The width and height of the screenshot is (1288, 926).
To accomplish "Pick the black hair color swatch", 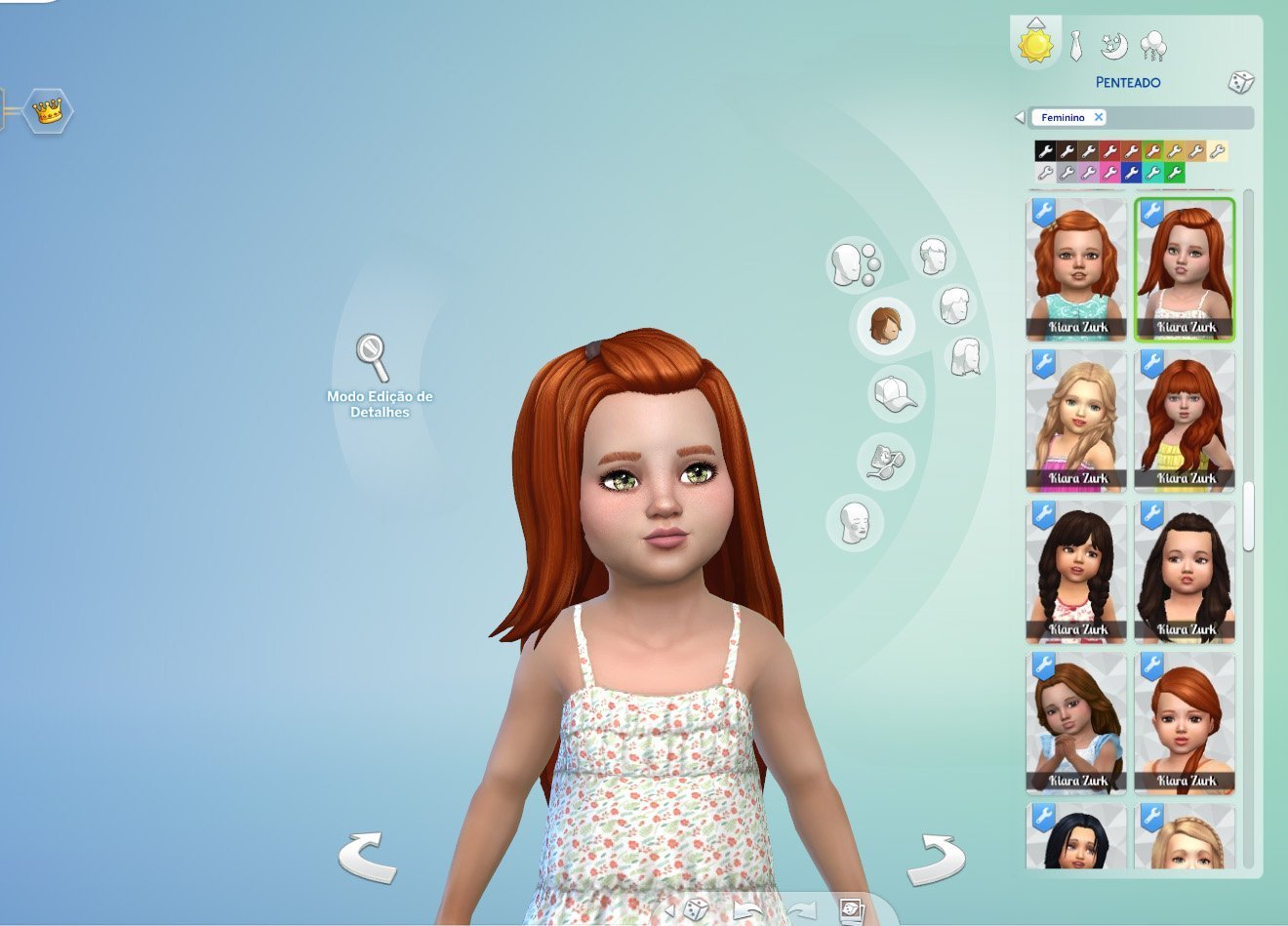I will pos(1045,151).
